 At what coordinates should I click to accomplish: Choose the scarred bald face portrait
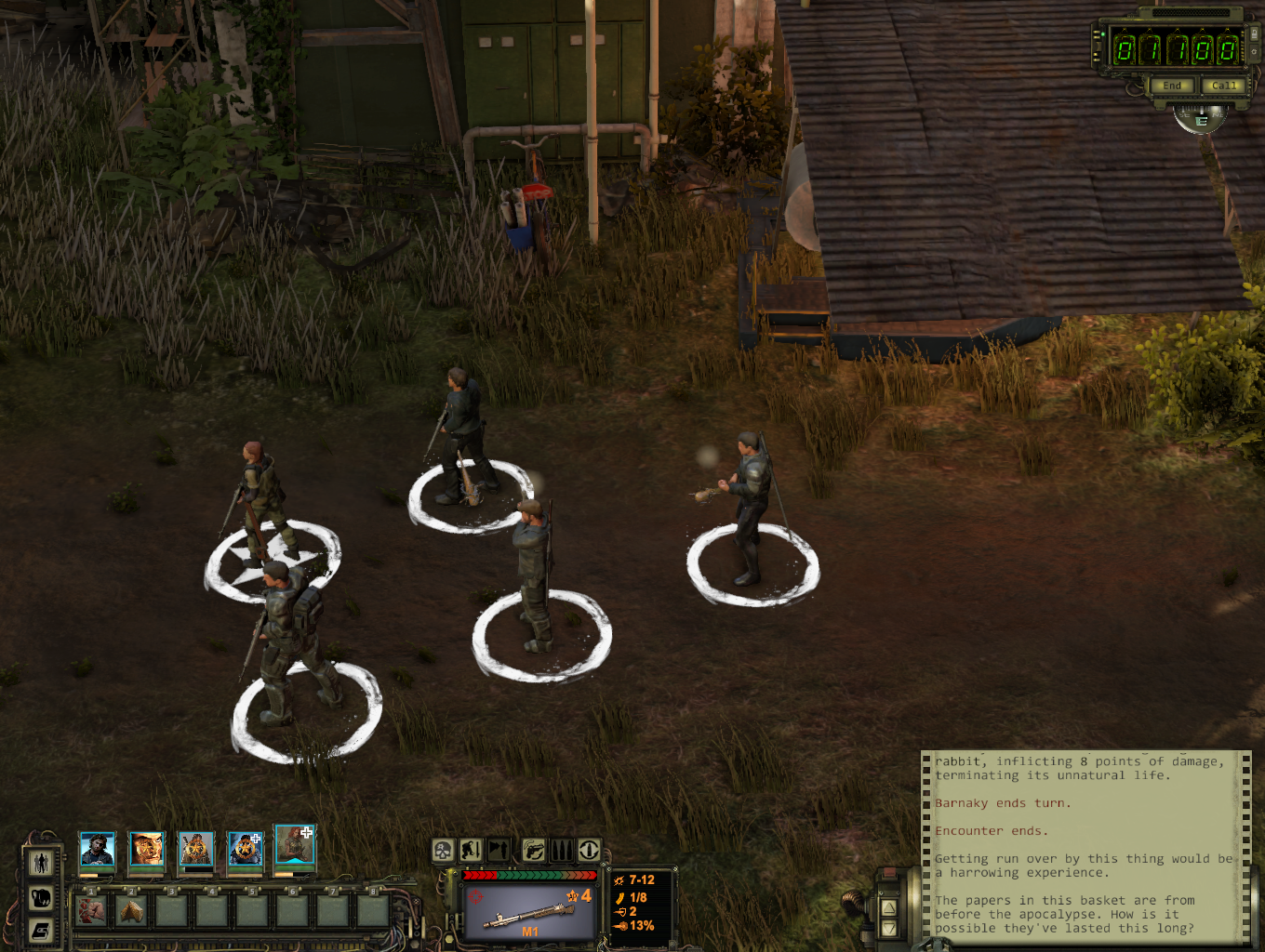coord(146,849)
